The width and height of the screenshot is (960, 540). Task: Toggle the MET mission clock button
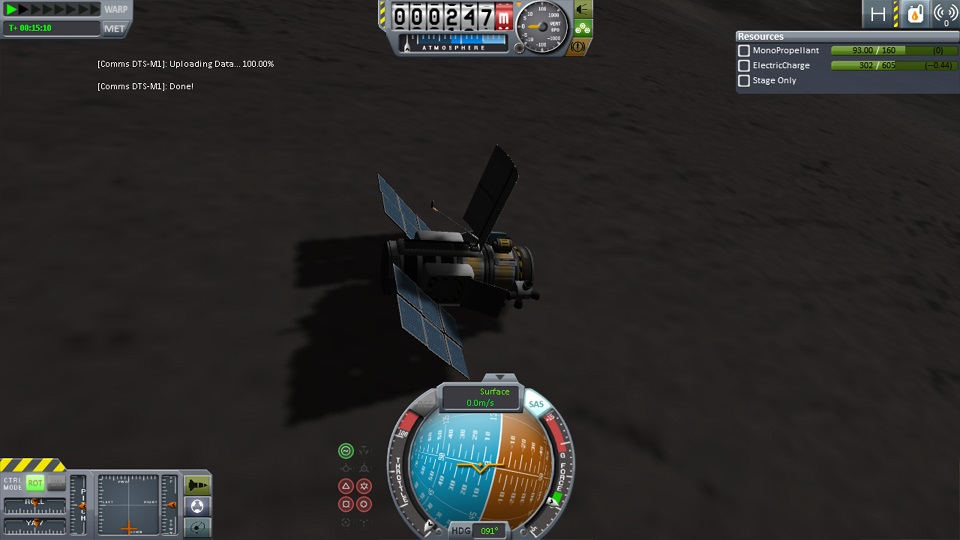point(115,28)
